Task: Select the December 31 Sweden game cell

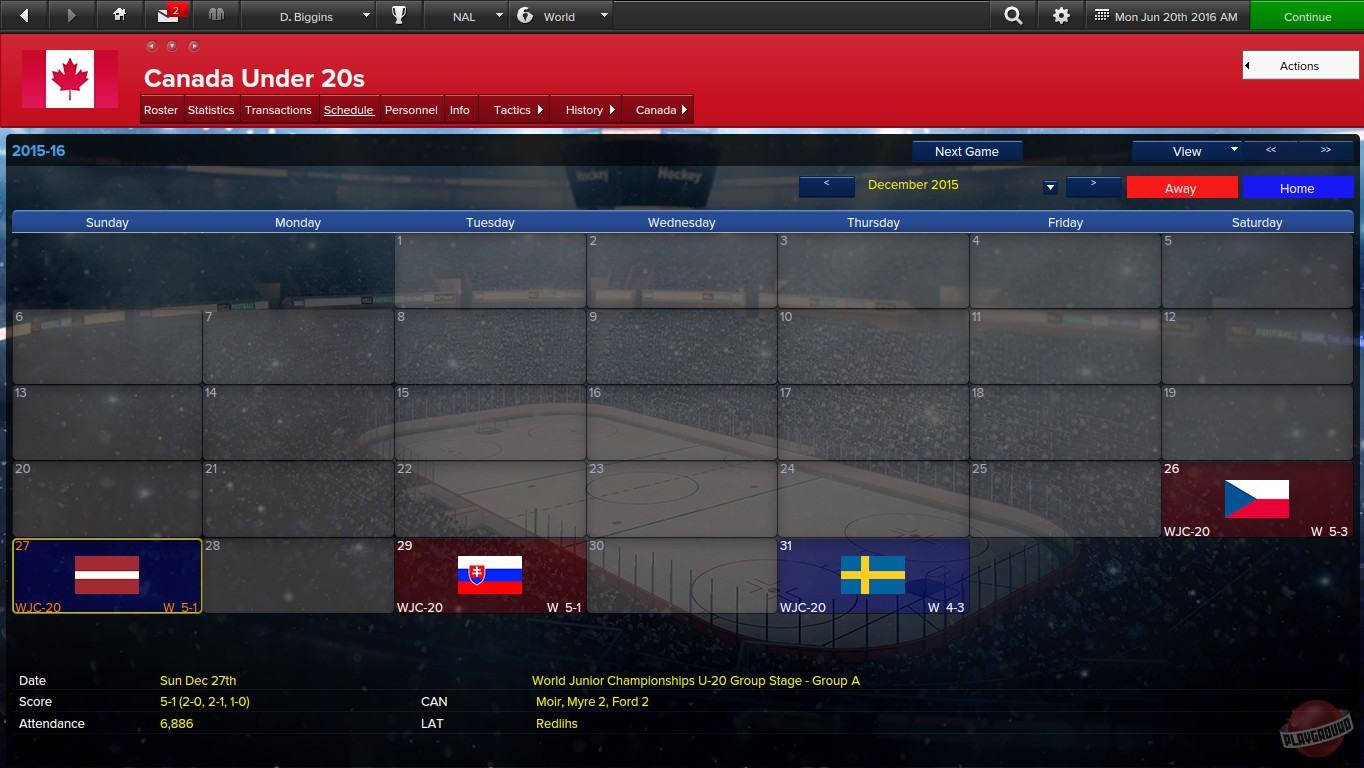Action: pyautogui.click(x=872, y=575)
